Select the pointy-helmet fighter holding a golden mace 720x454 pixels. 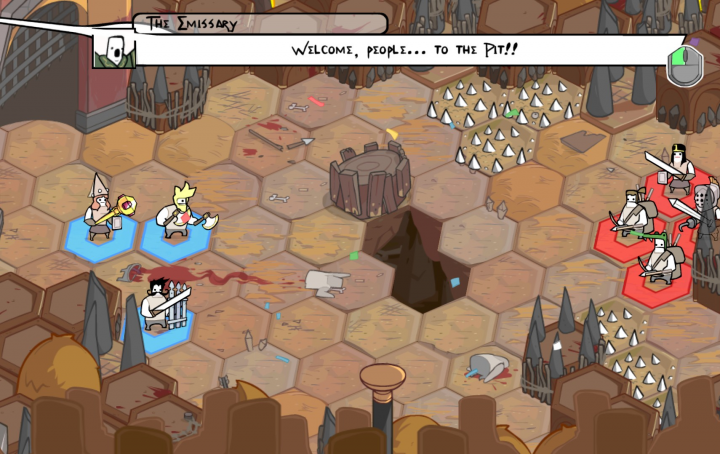tap(101, 212)
